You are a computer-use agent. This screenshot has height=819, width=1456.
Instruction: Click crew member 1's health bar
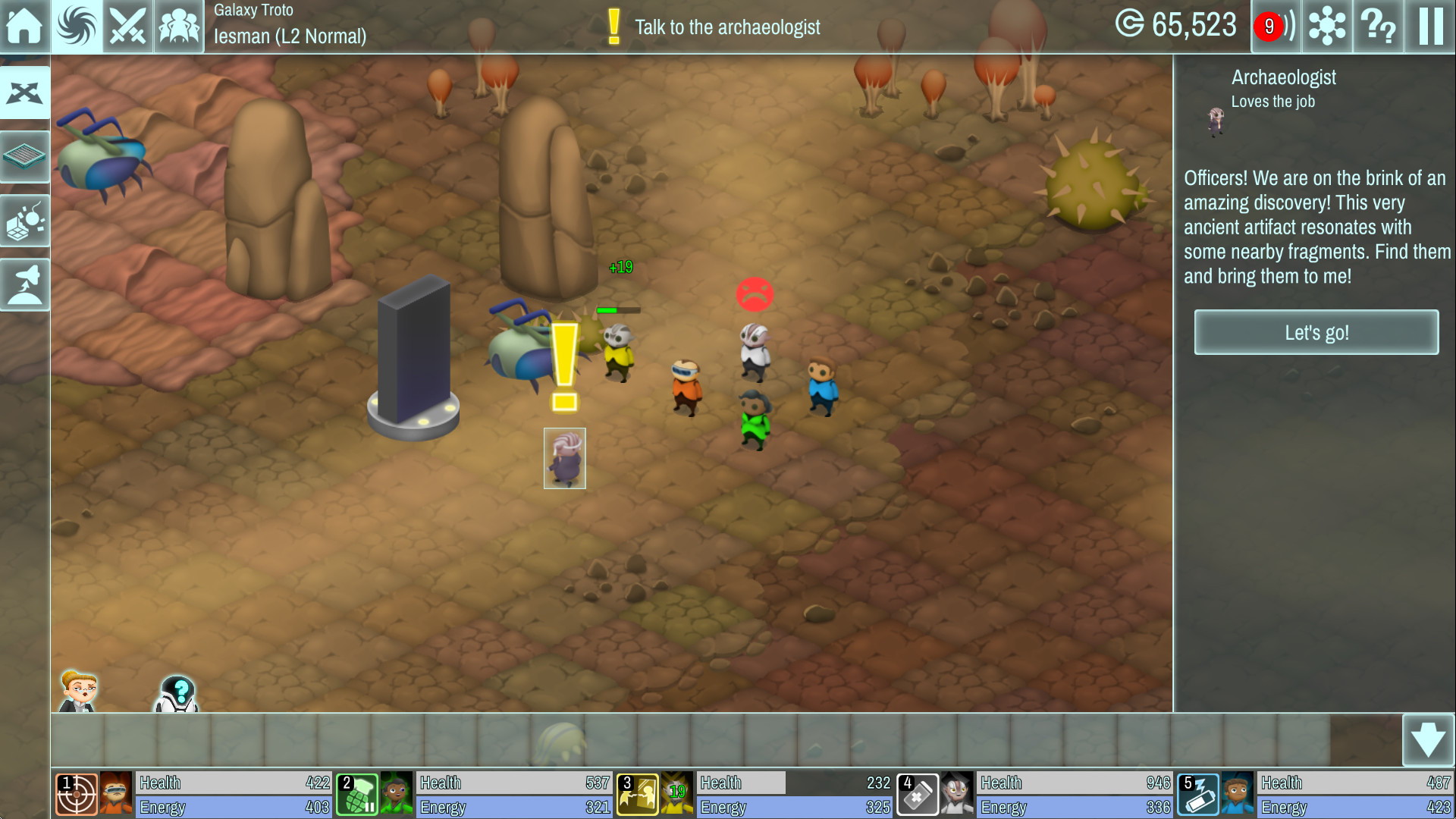pos(233,783)
